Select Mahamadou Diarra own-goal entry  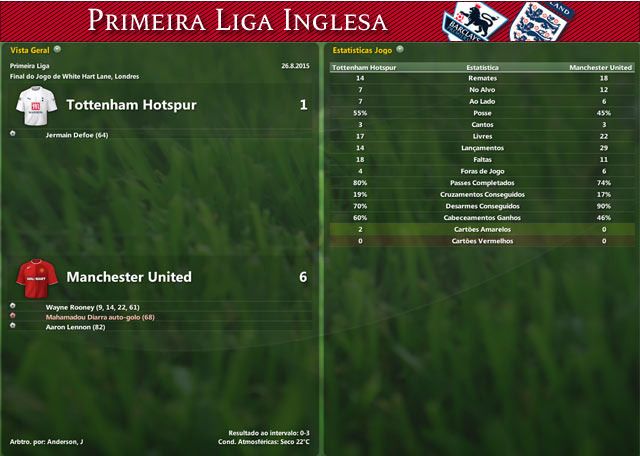(x=100, y=317)
